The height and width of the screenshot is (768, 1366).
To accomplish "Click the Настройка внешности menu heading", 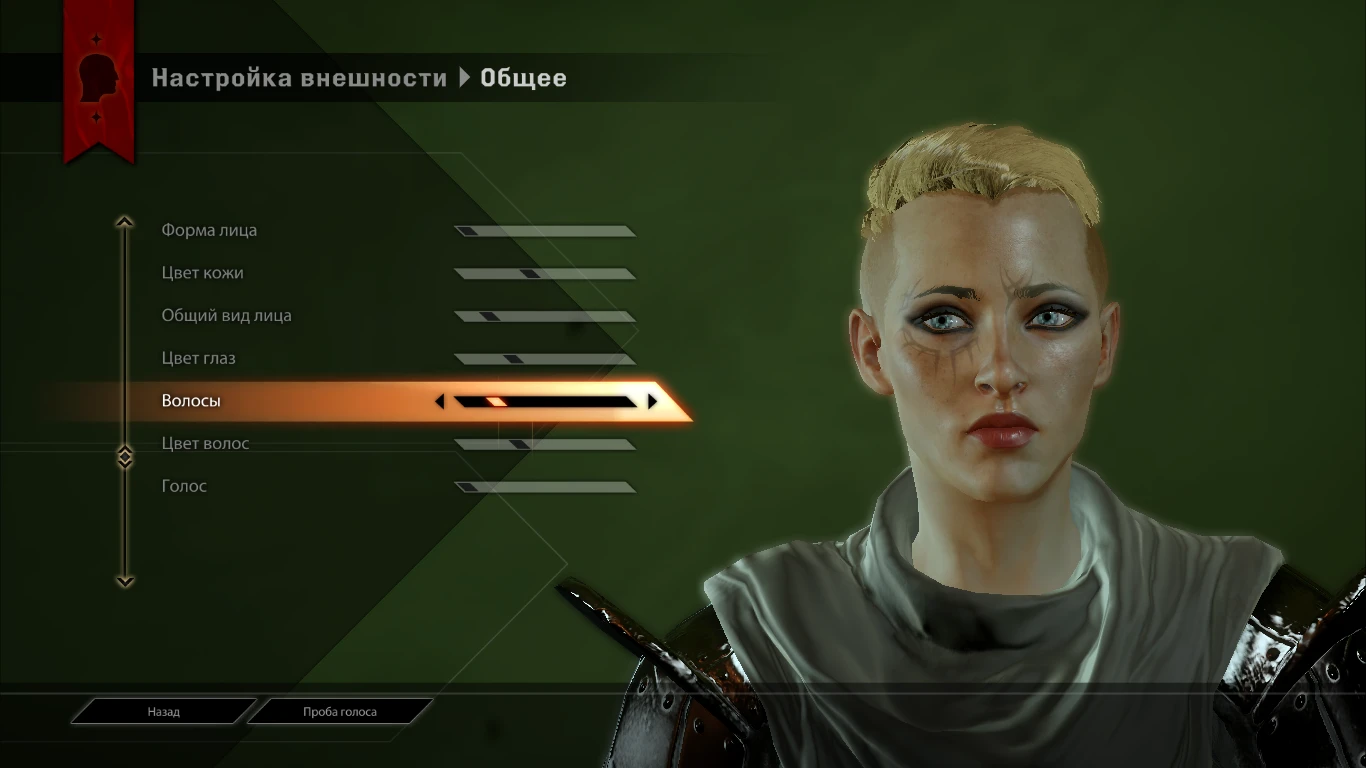I will (x=298, y=77).
